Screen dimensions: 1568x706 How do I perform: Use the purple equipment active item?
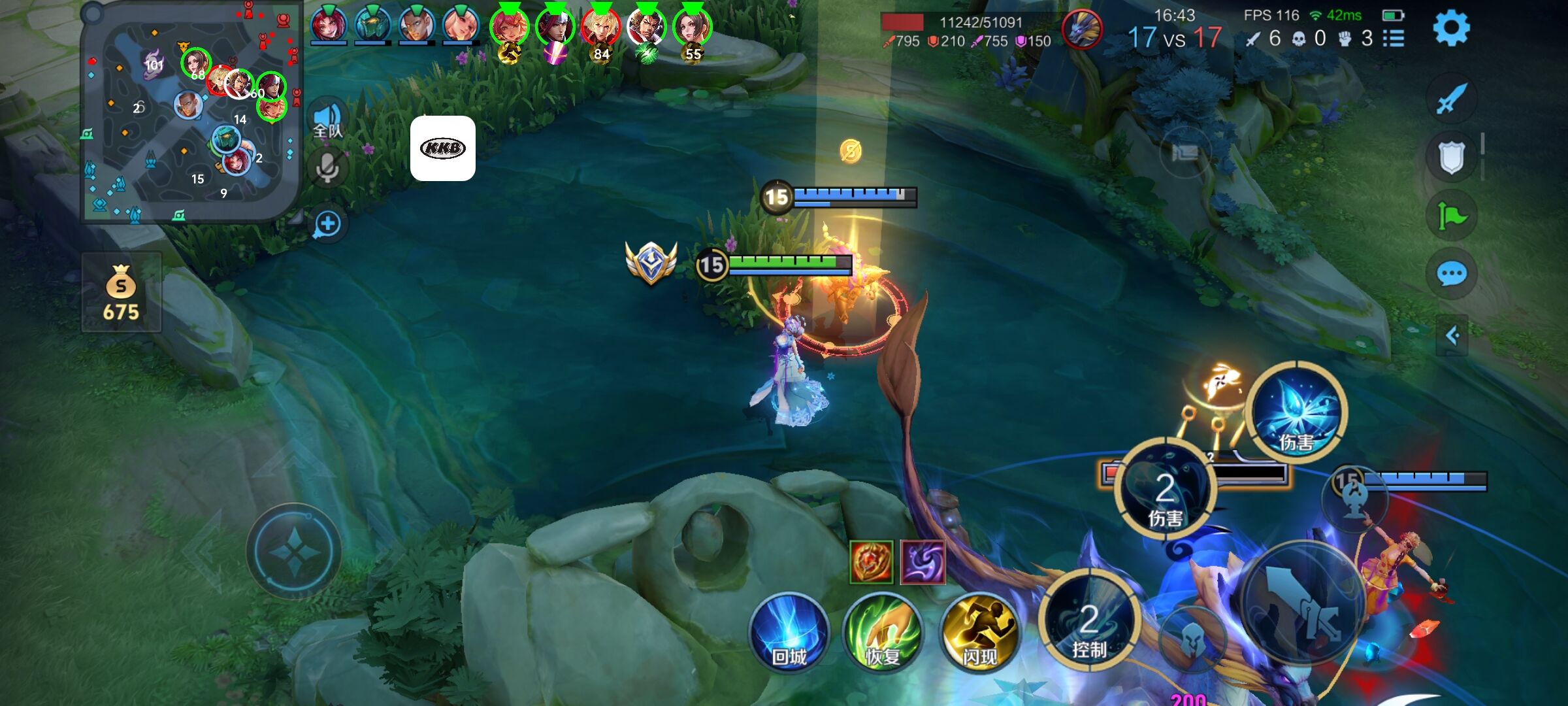[x=923, y=562]
